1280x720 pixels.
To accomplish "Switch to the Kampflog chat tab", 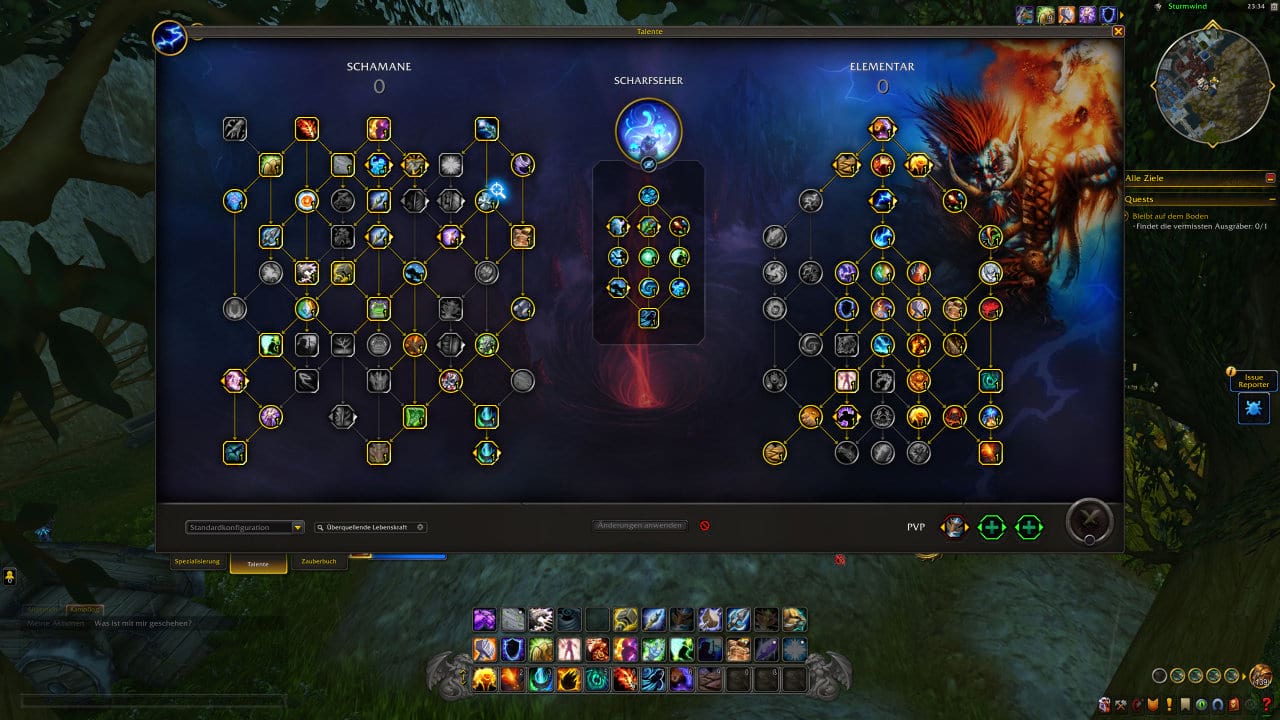I will pos(85,609).
